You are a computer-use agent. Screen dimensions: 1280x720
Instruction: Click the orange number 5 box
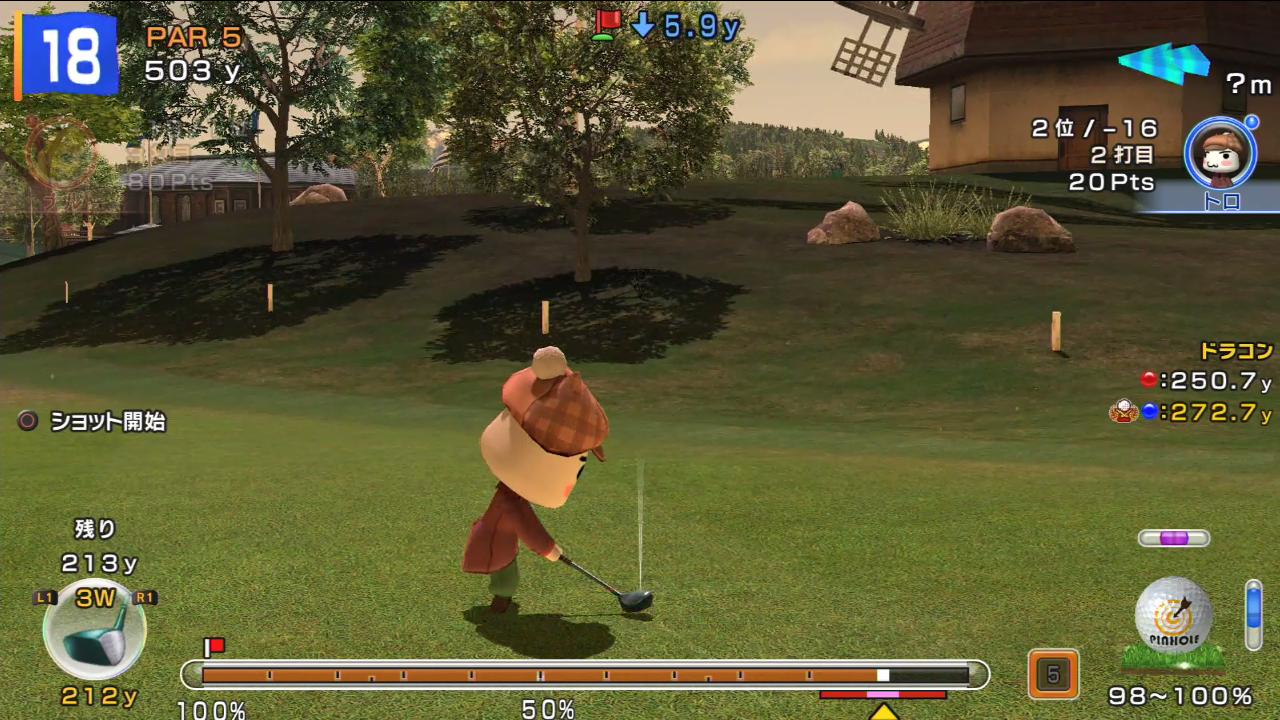1053,675
